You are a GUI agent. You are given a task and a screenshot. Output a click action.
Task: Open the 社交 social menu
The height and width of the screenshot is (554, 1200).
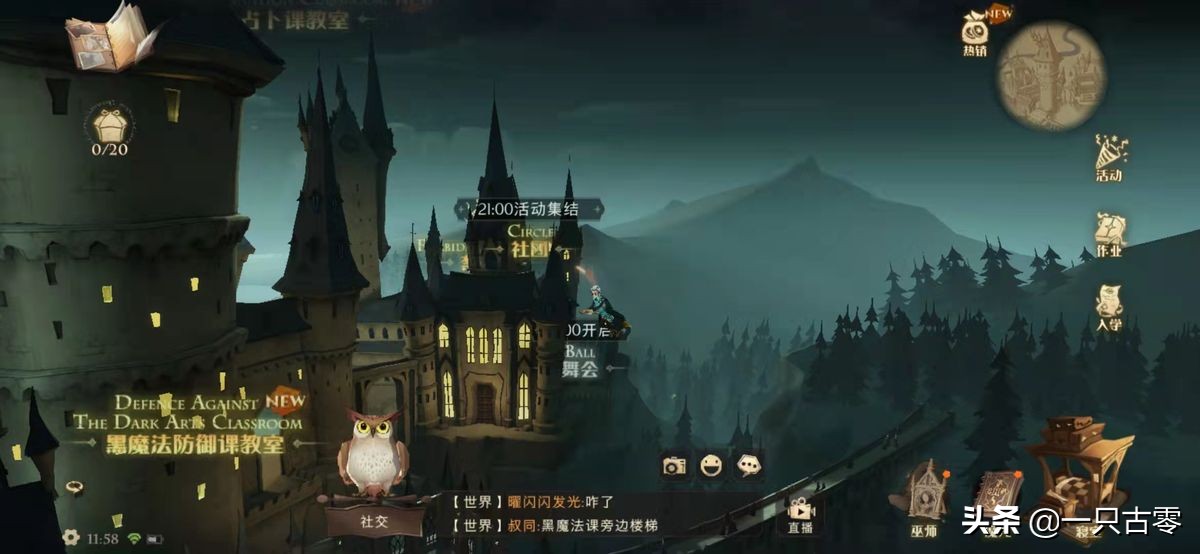click(372, 519)
